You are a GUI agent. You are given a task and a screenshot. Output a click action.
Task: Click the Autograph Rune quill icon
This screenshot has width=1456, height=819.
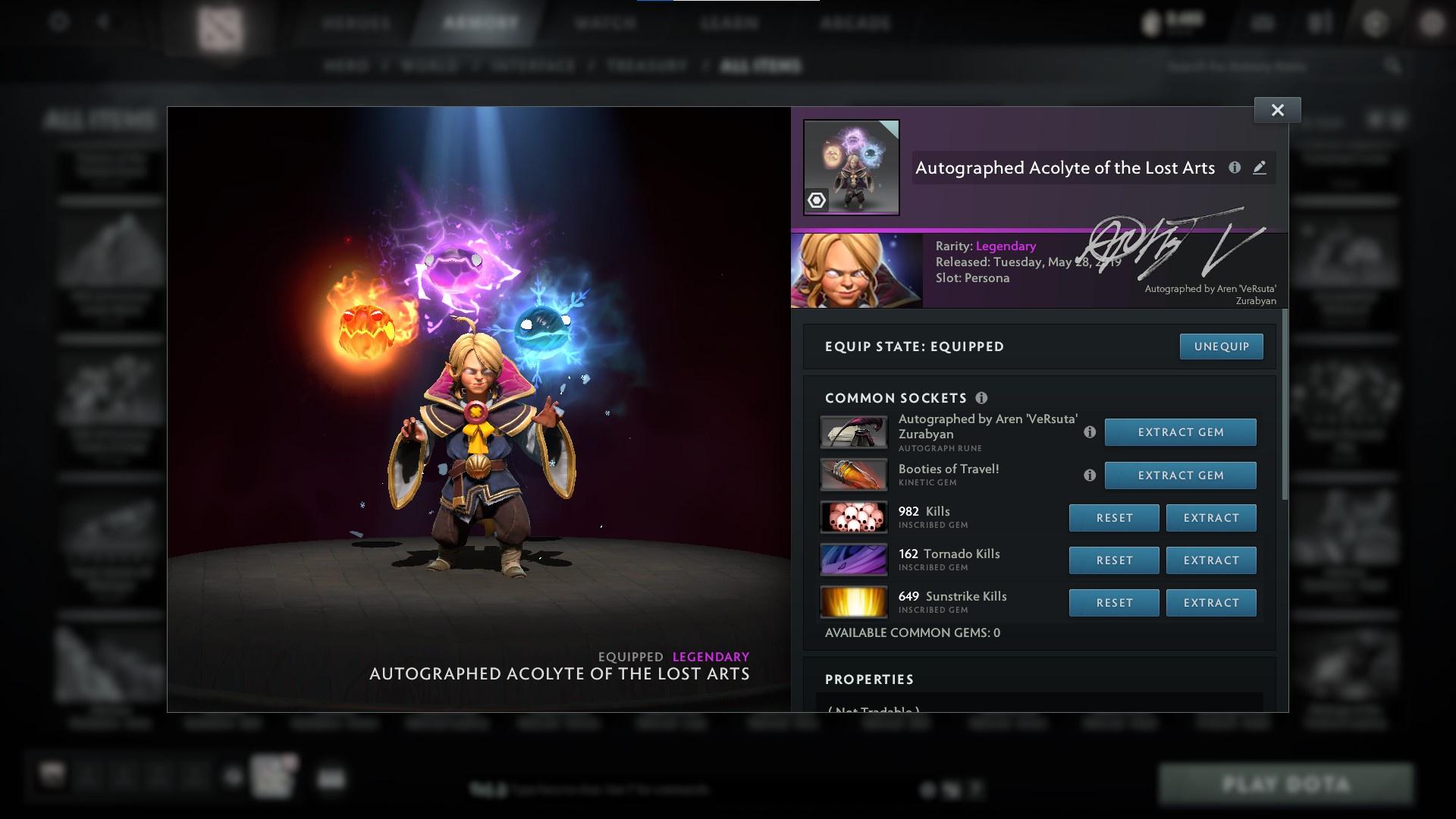853,431
